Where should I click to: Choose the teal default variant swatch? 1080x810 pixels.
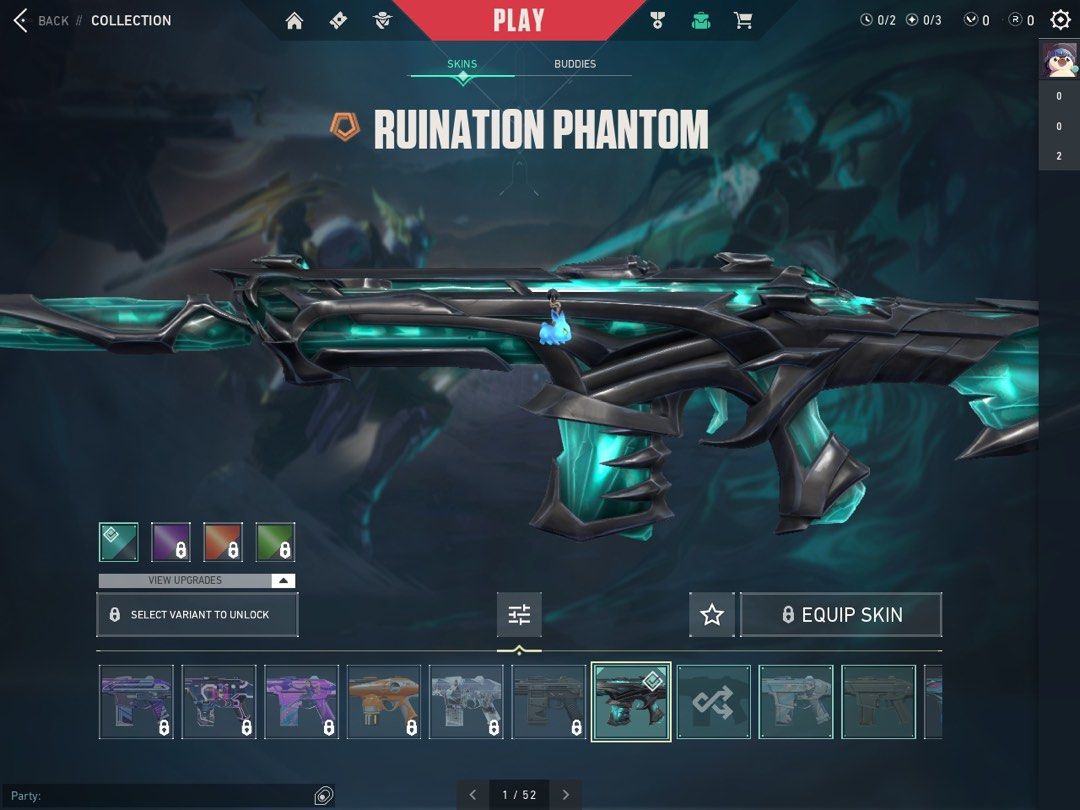119,542
